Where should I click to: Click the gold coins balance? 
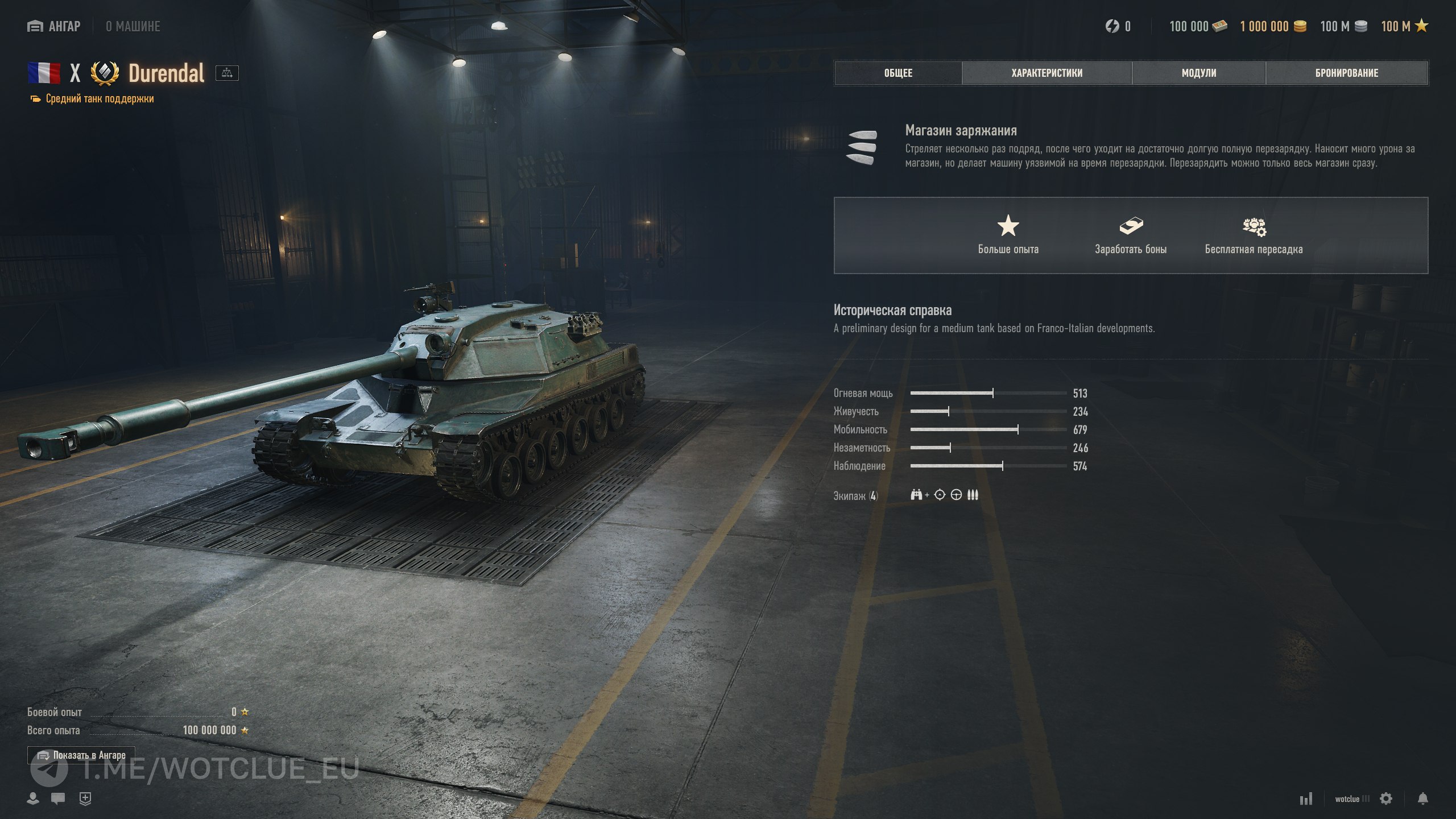pyautogui.click(x=1273, y=26)
